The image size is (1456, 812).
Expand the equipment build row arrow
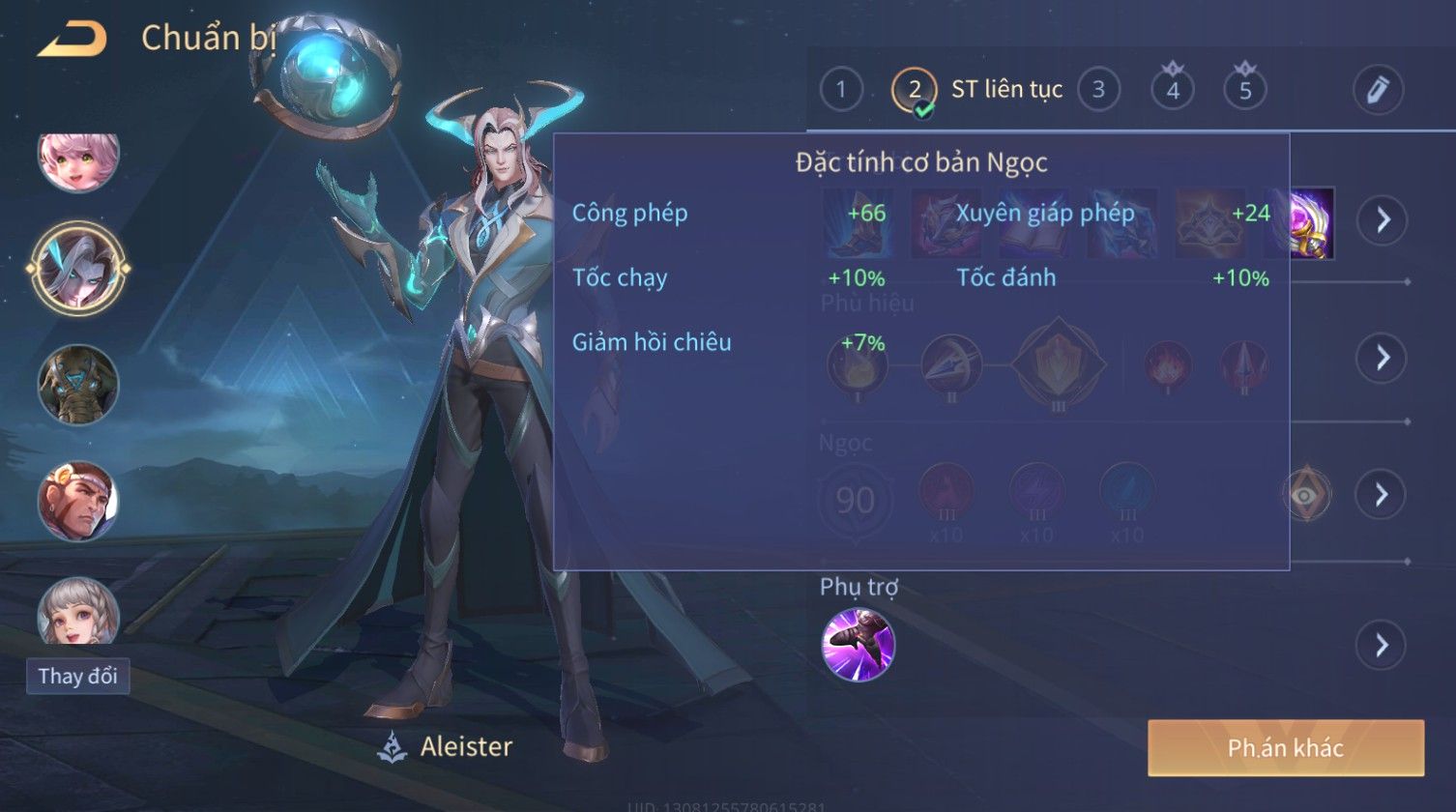point(1382,220)
